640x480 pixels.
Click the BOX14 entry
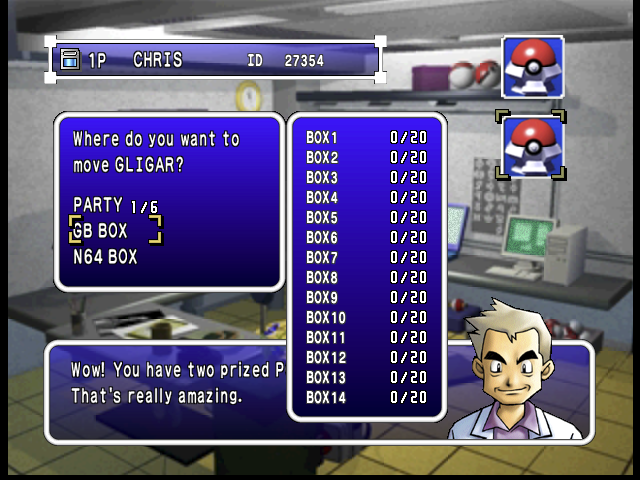pos(366,397)
